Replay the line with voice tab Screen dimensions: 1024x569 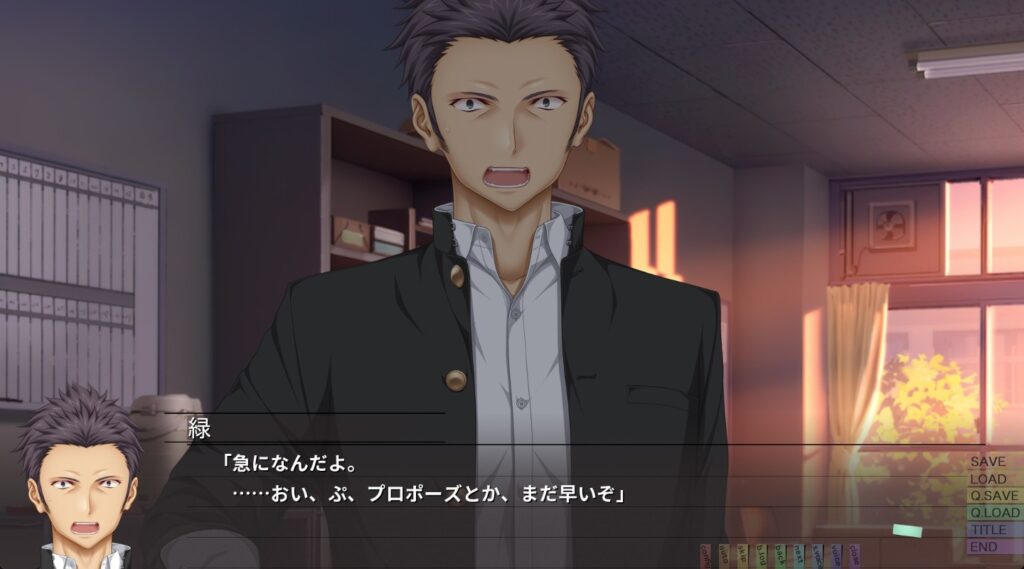point(836,556)
